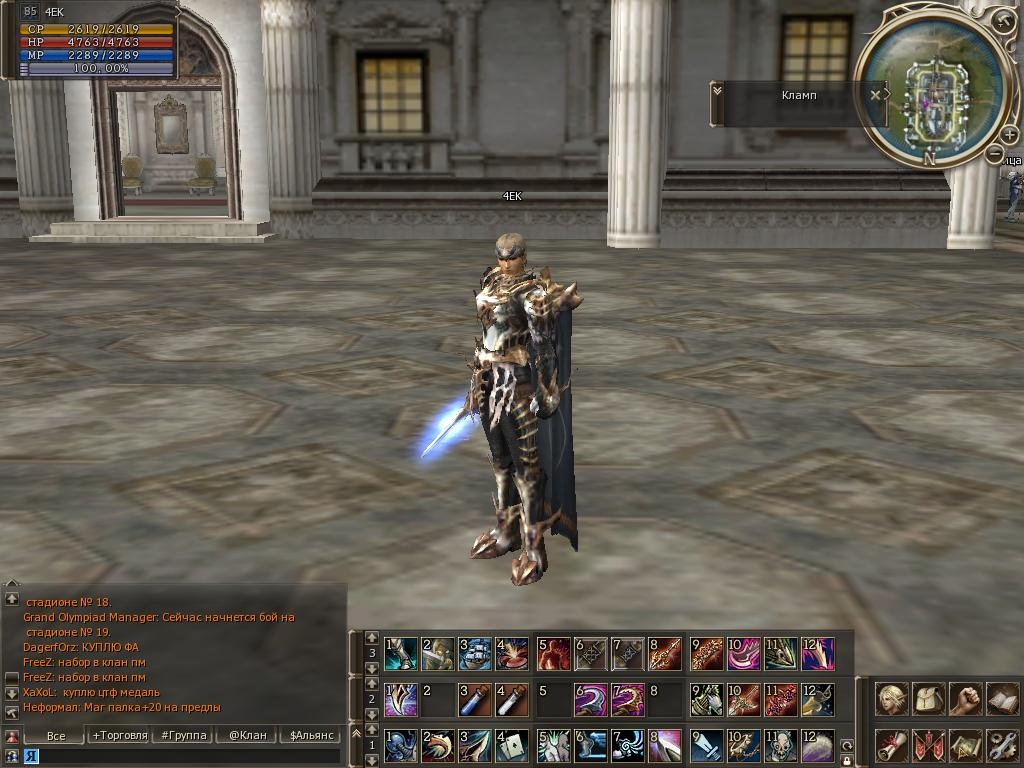Image resolution: width=1024 pixels, height=768 pixels.
Task: Open the actions fist icon
Action: coord(965,698)
